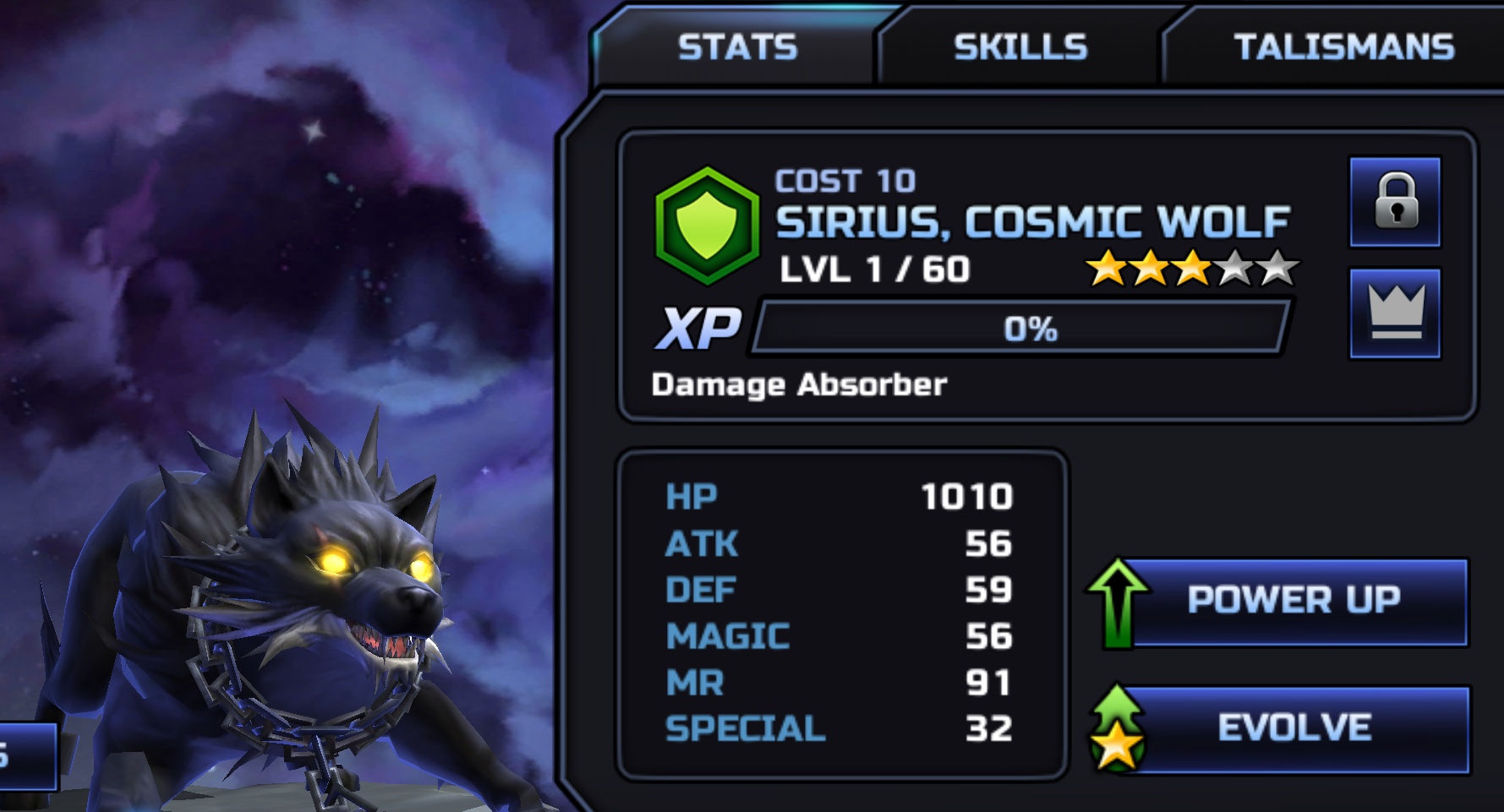1504x812 pixels.
Task: Toggle the padlock lock button
Action: click(x=1395, y=202)
